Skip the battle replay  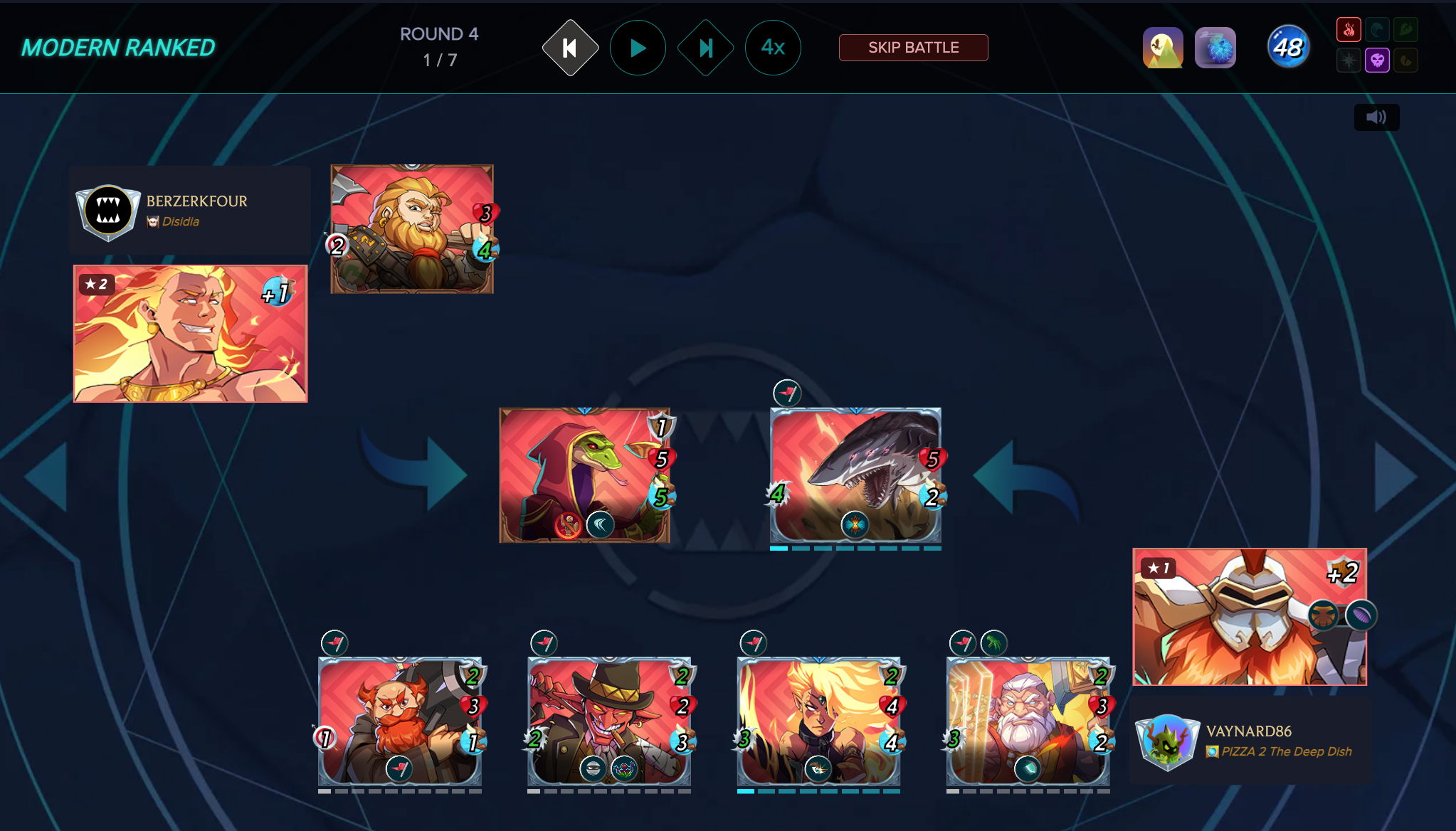(x=913, y=48)
